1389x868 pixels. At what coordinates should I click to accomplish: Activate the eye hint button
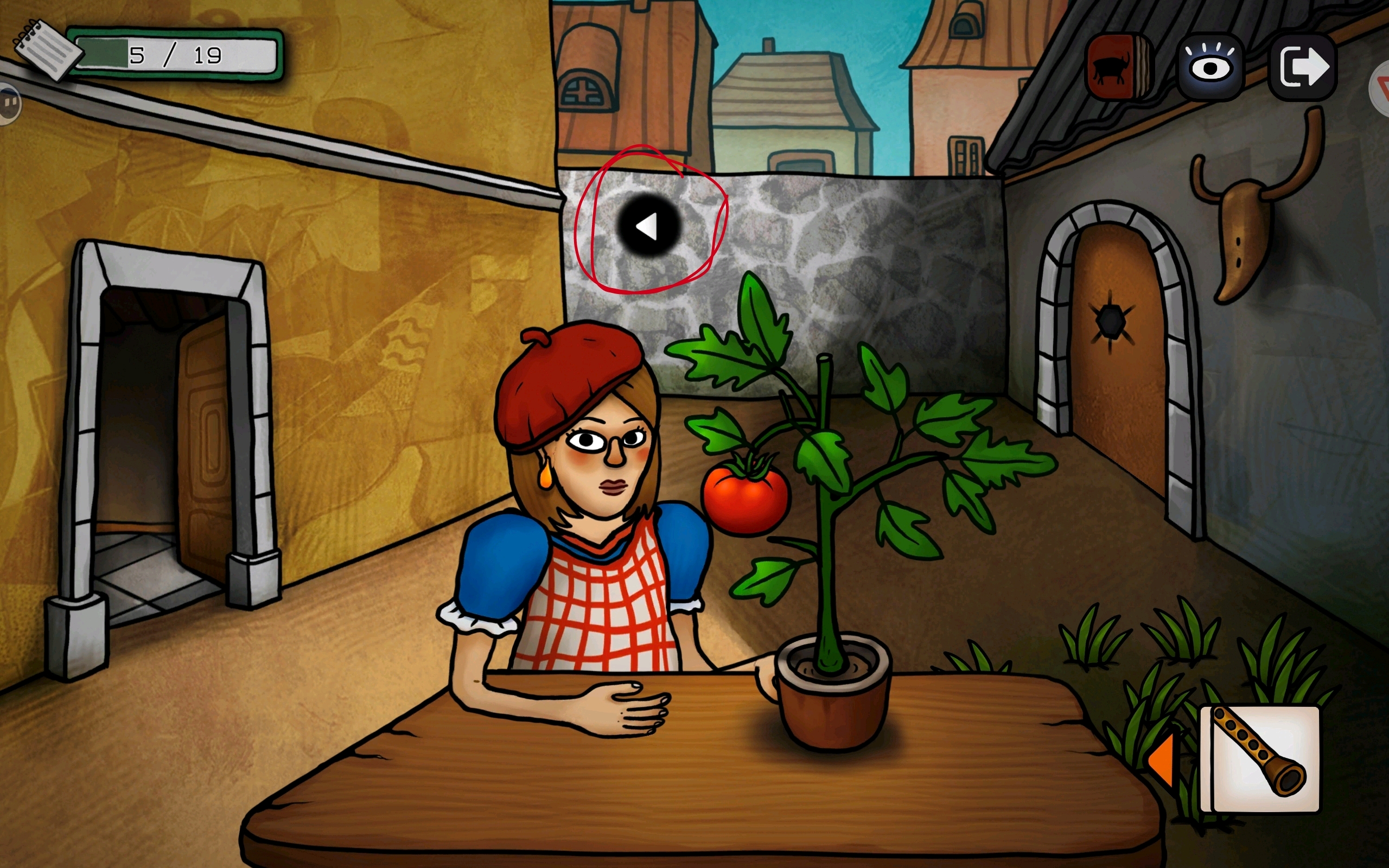[1210, 67]
